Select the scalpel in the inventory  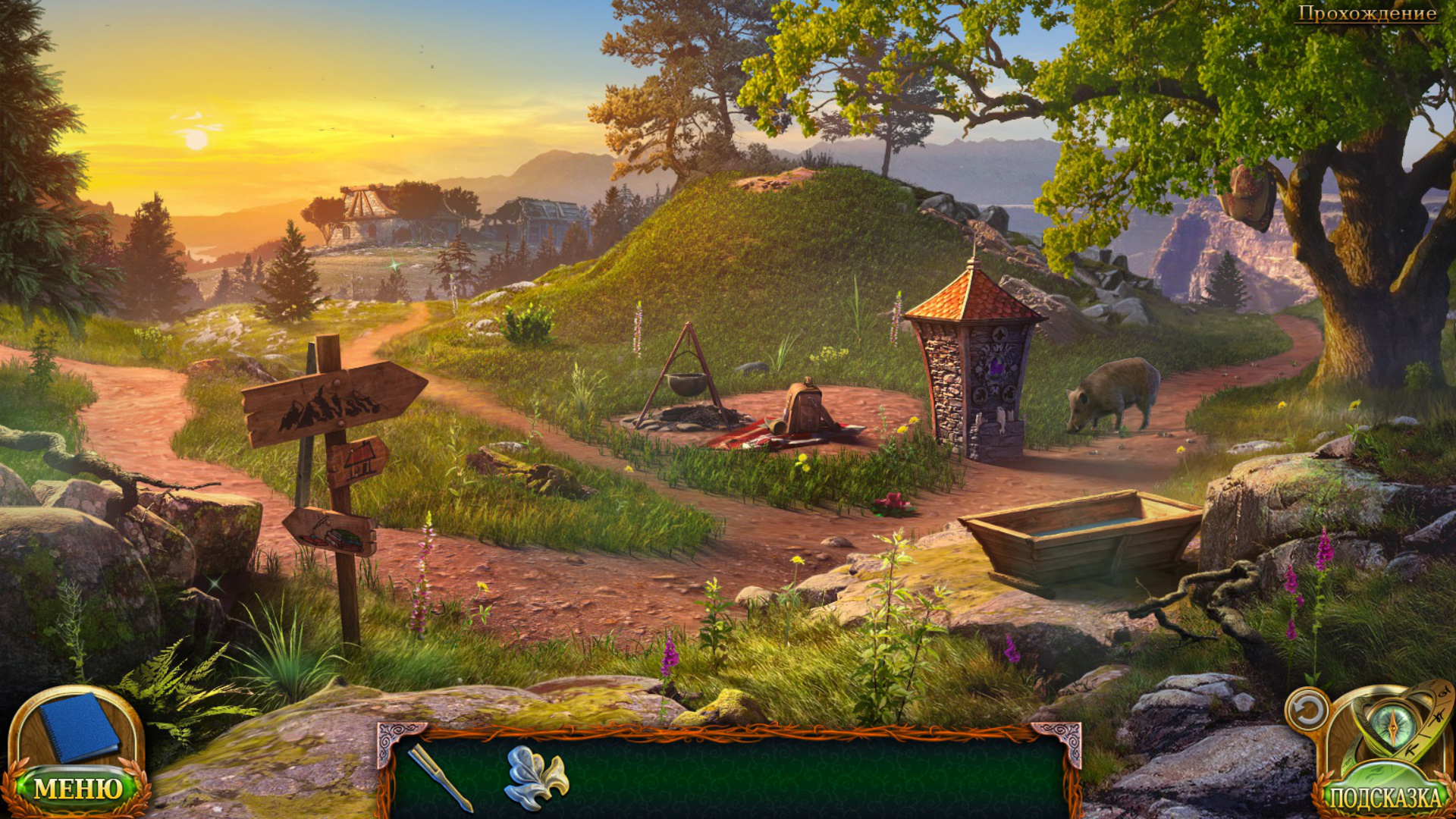pos(440,777)
